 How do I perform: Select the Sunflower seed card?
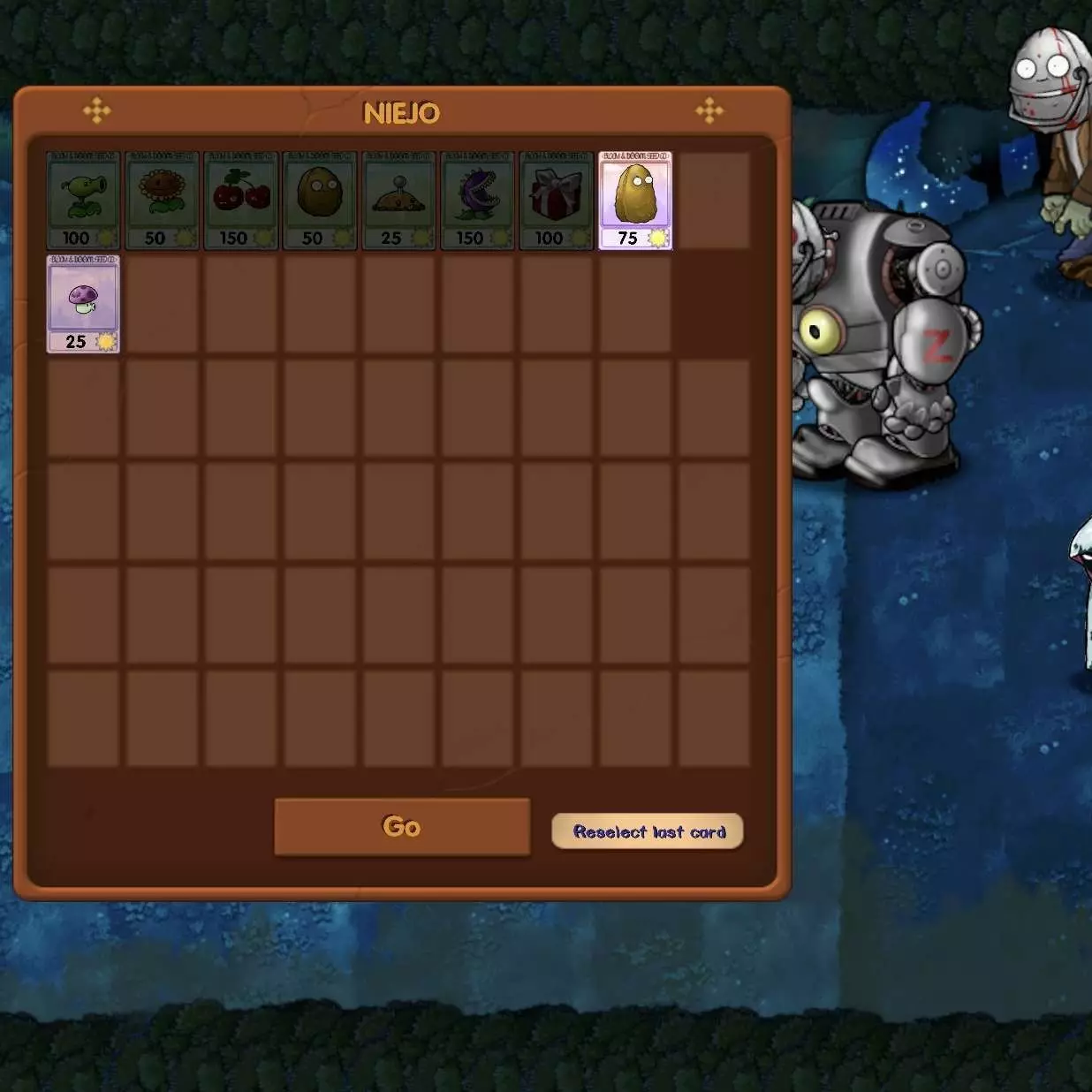(162, 201)
